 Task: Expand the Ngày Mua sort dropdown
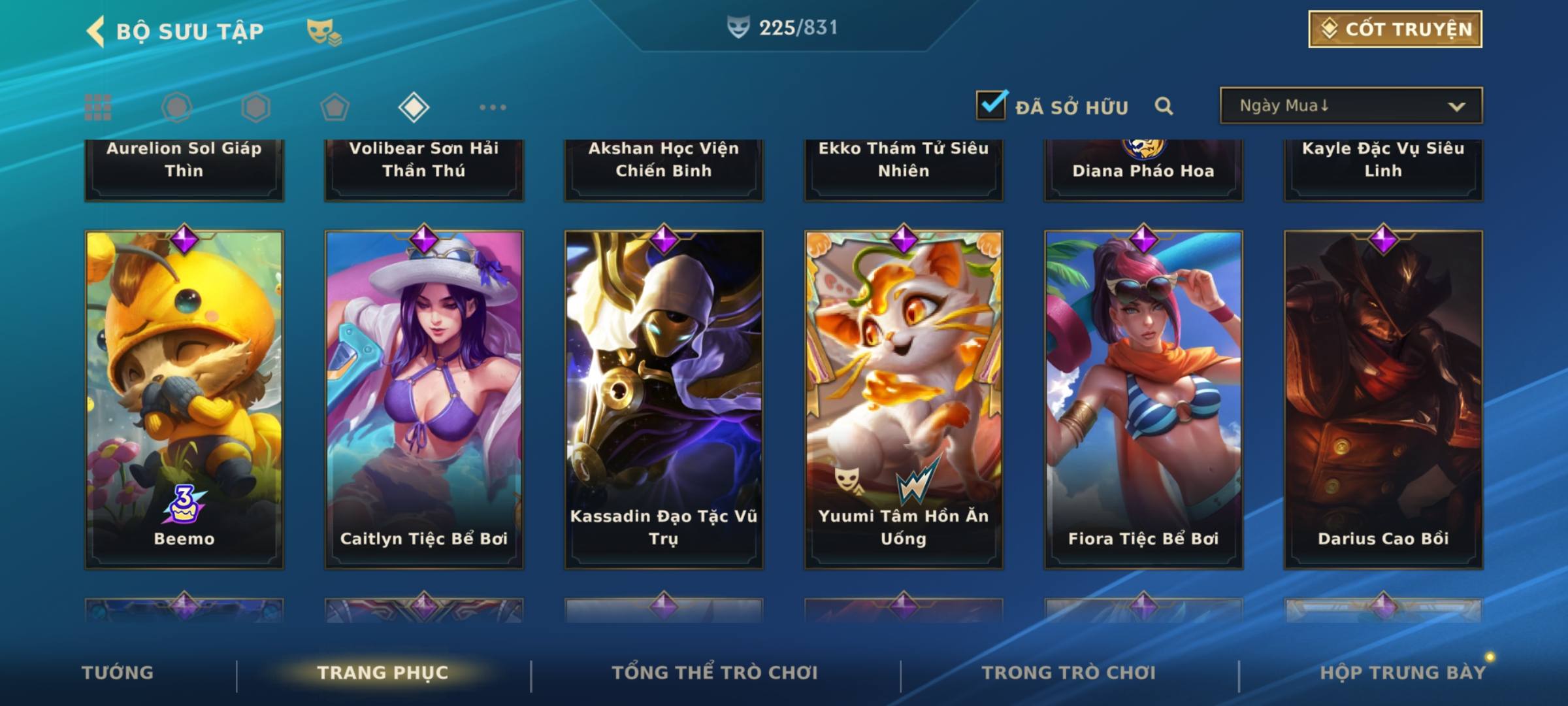click(1350, 106)
